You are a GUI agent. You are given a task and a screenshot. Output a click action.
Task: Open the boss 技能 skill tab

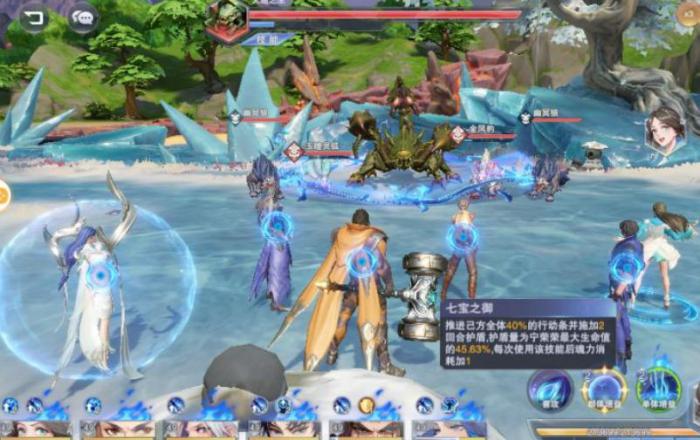pyautogui.click(x=267, y=40)
